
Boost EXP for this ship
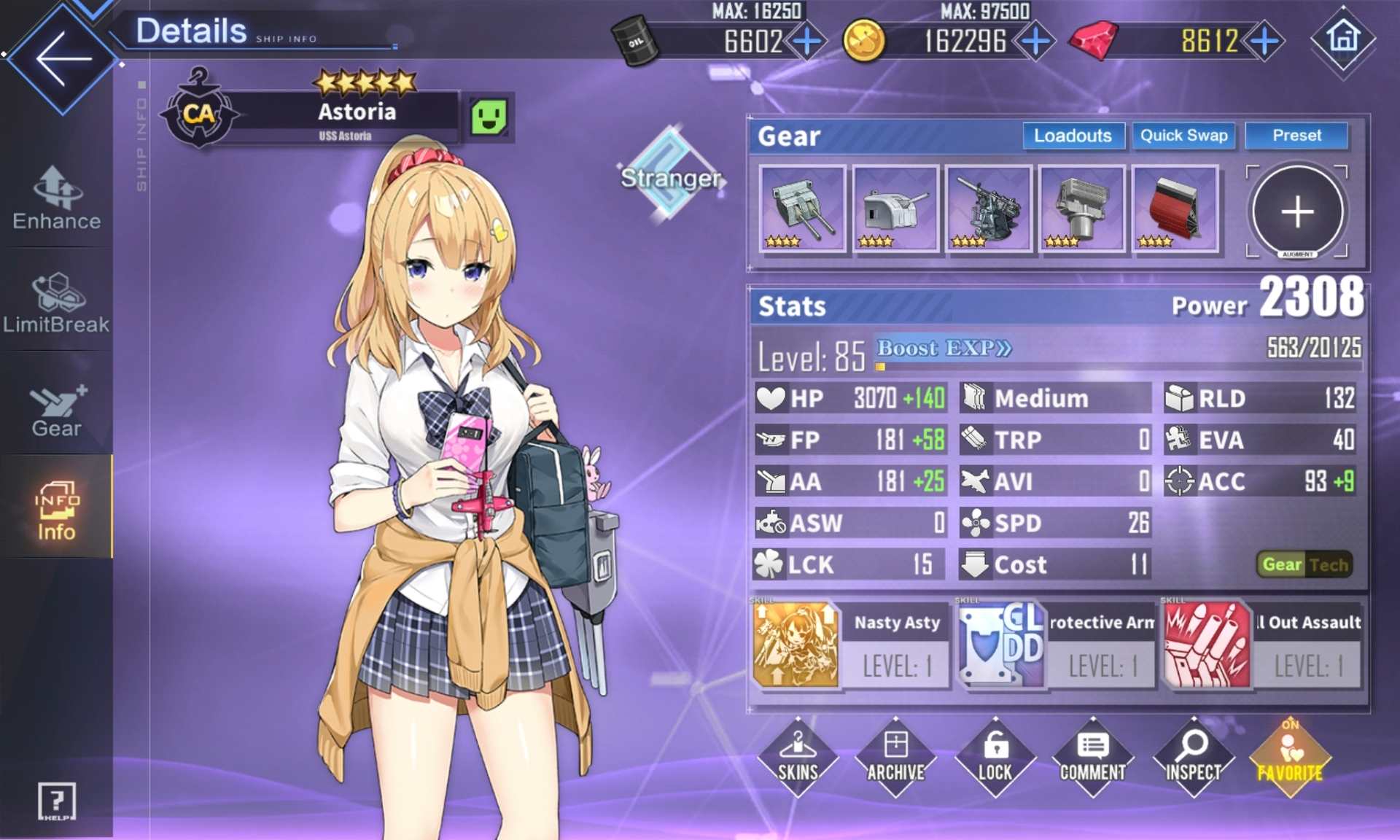(x=944, y=349)
